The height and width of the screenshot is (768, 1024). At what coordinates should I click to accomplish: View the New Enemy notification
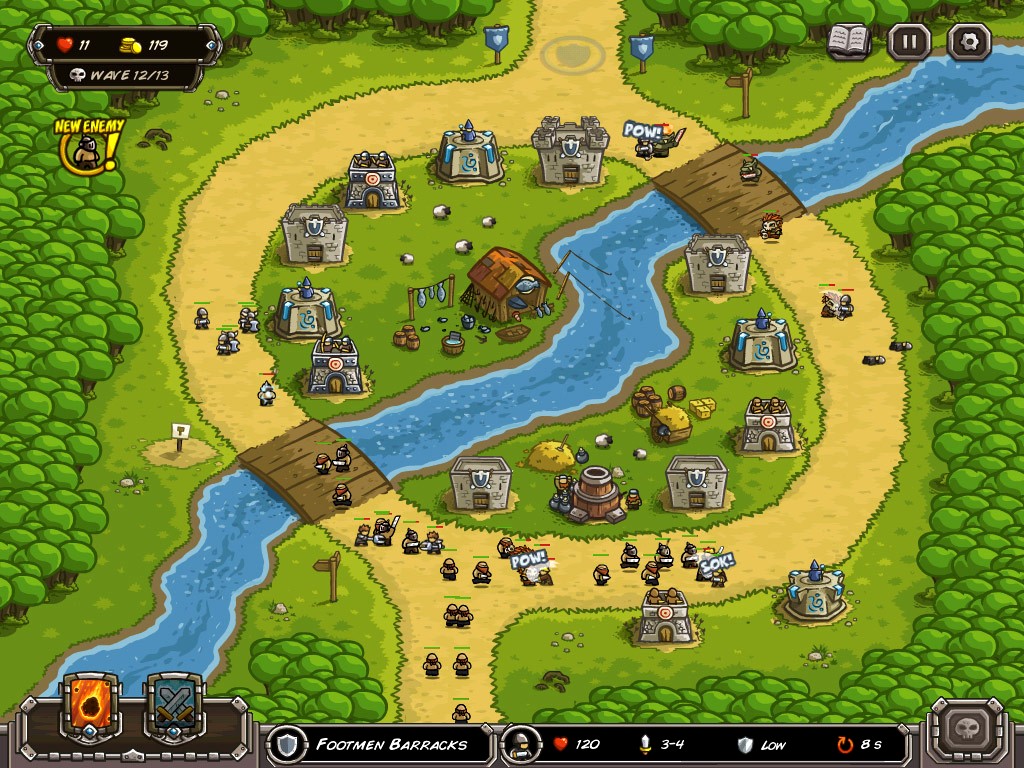tap(89, 147)
